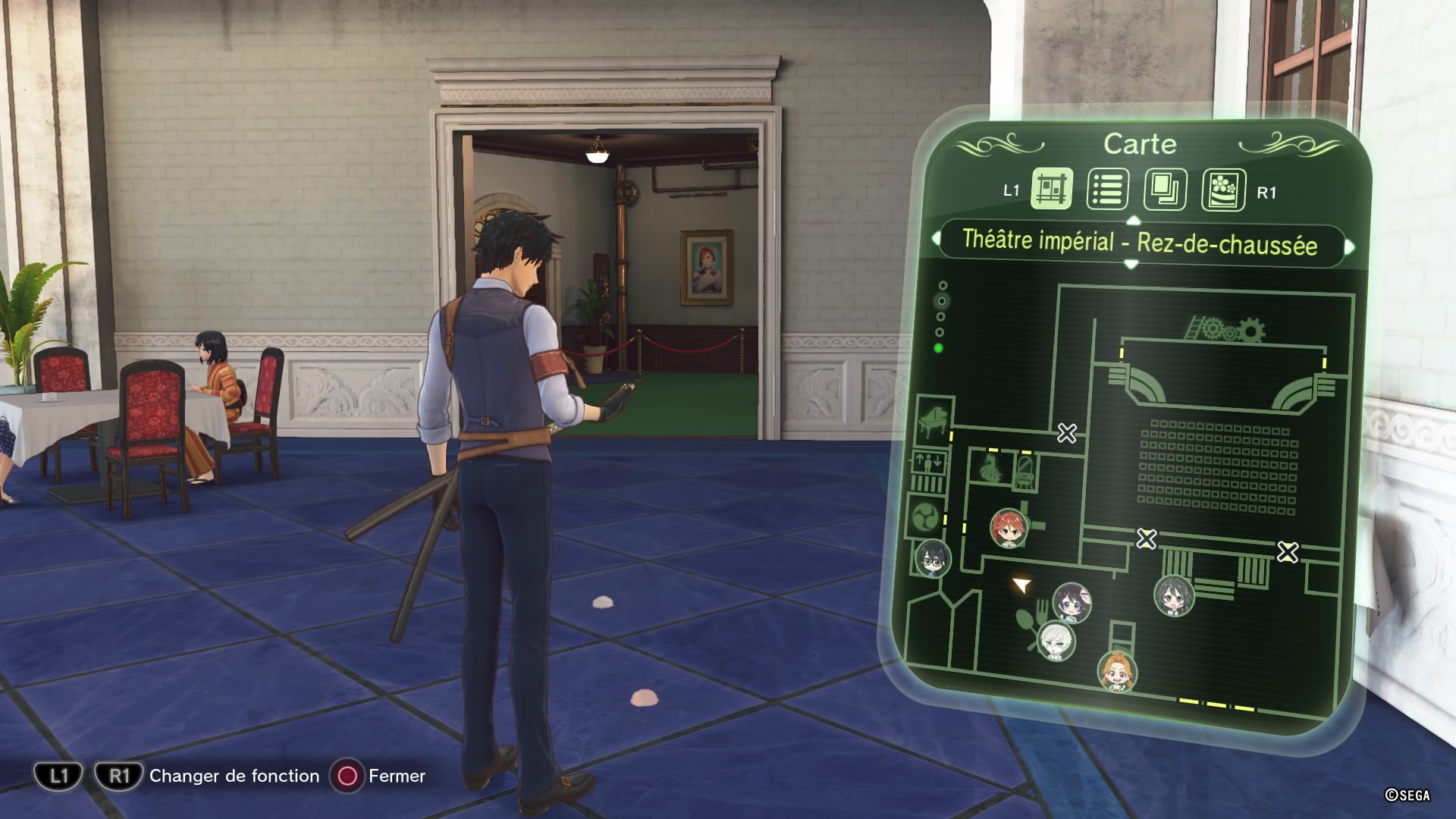Select the green floor indicator dot
The height and width of the screenshot is (819, 1456).
(x=939, y=348)
